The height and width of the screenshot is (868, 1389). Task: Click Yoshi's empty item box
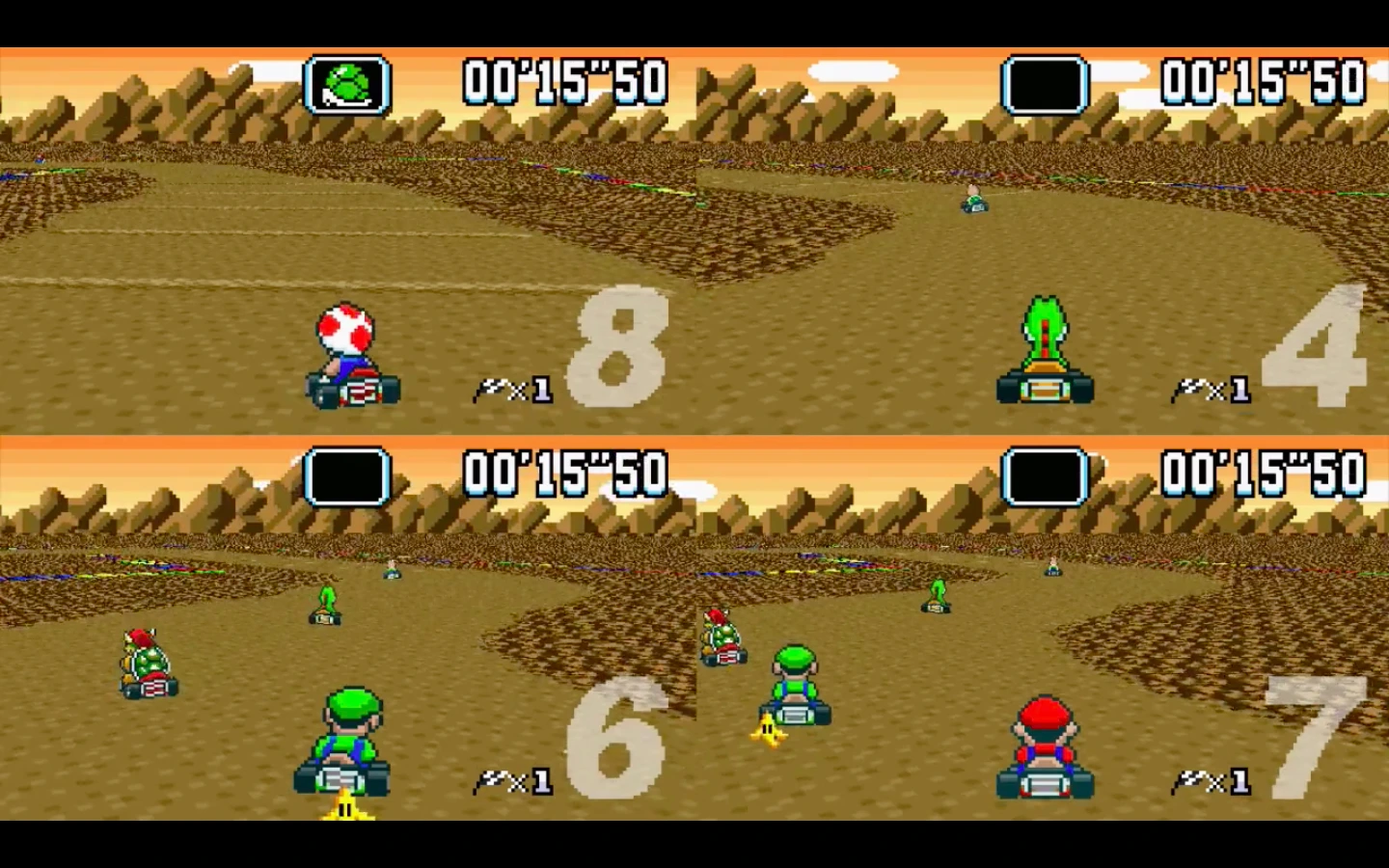pos(1045,83)
